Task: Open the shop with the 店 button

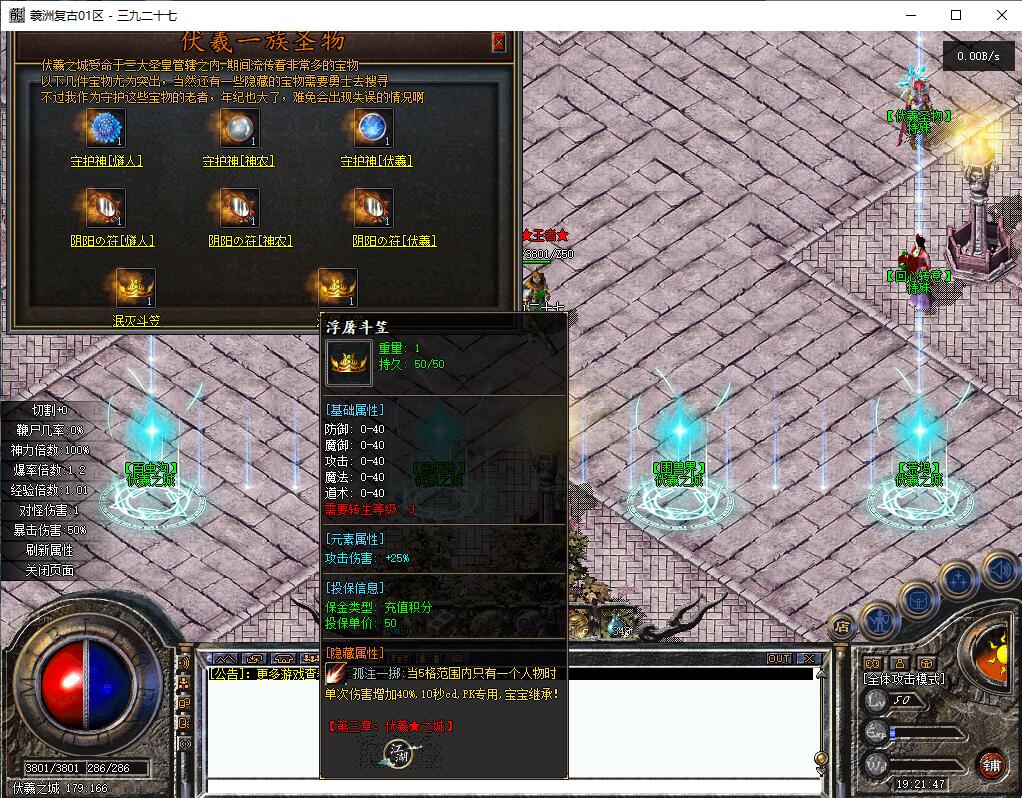Action: [842, 626]
